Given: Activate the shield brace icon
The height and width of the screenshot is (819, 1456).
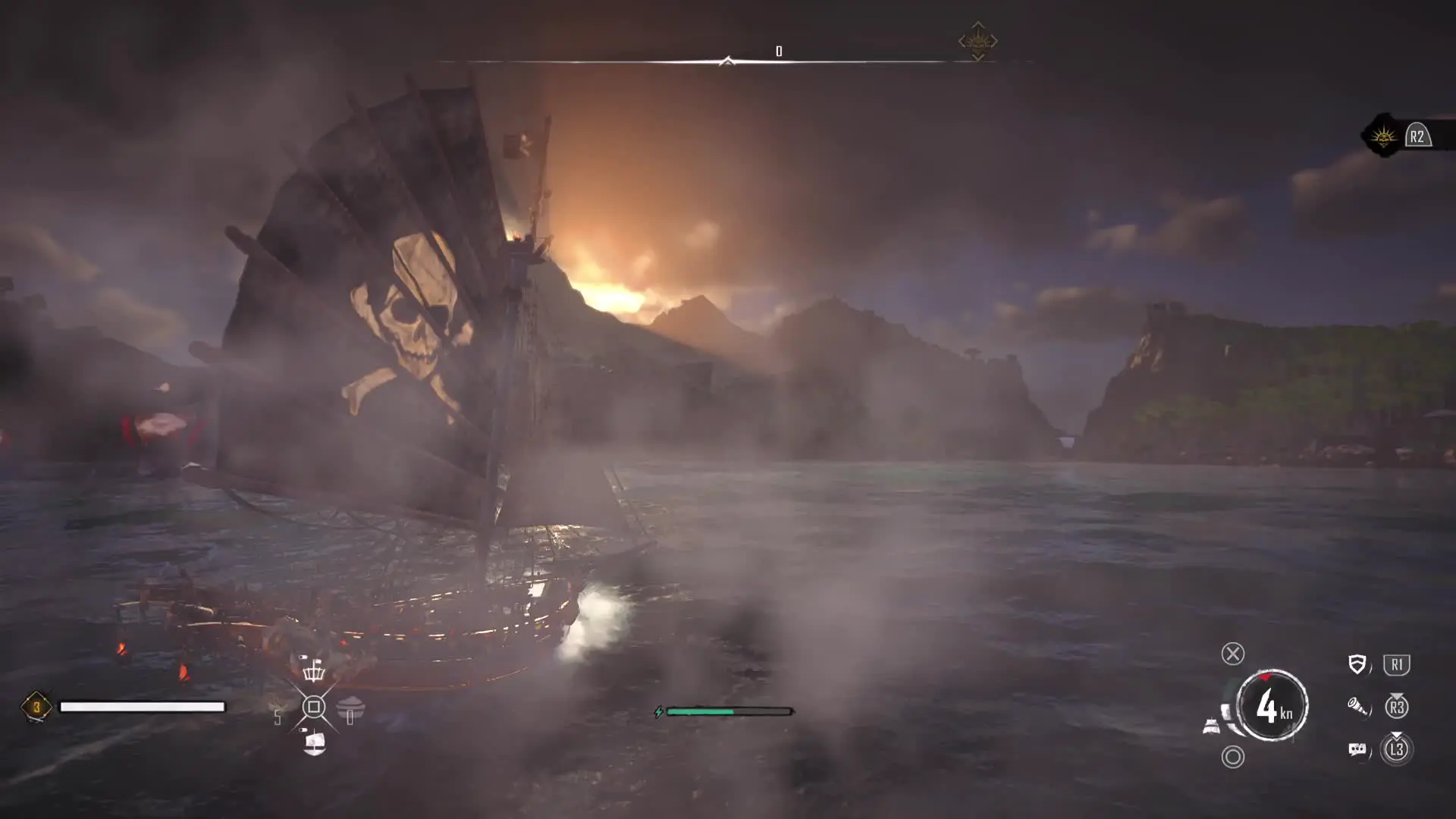Looking at the screenshot, I should (x=1357, y=665).
